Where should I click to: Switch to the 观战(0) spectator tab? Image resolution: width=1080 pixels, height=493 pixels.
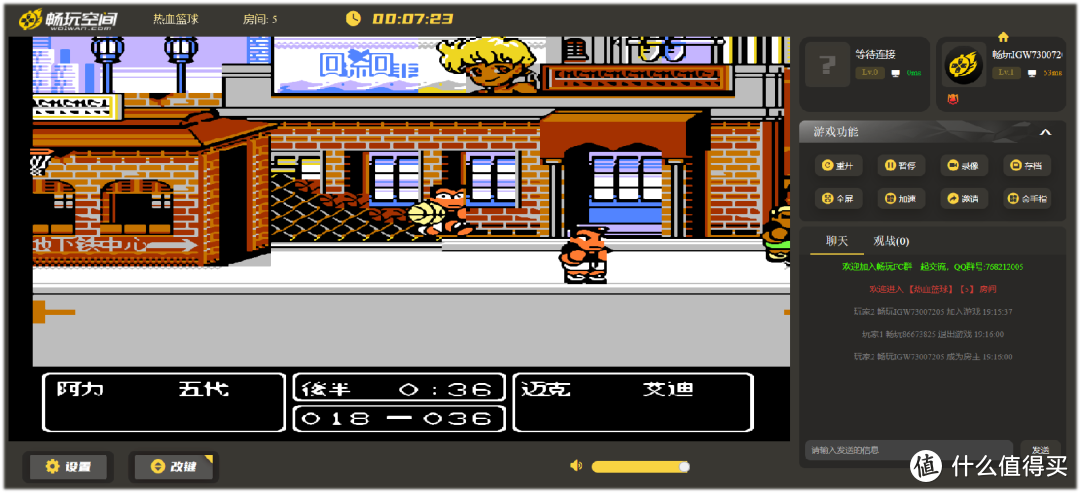coord(891,241)
